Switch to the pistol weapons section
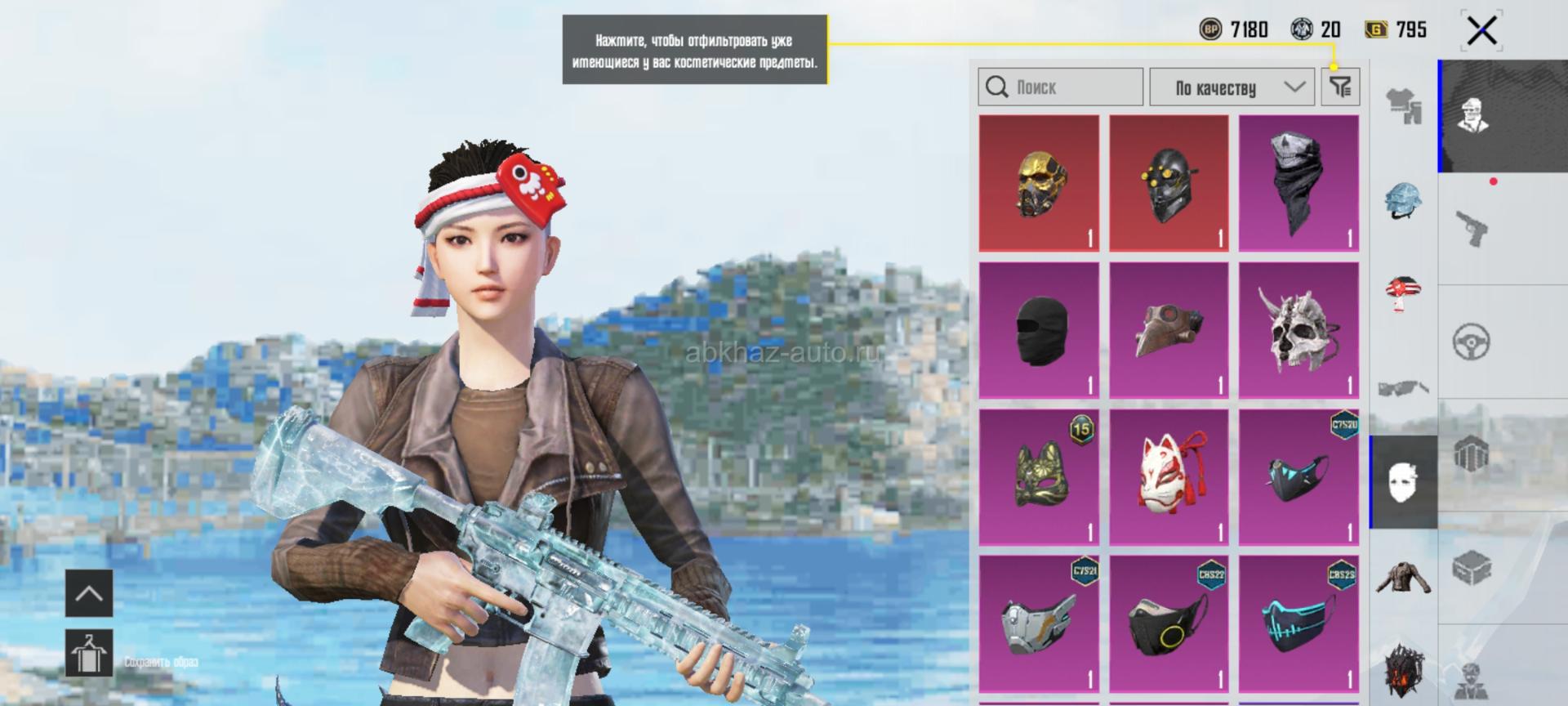The width and height of the screenshot is (1568, 706). pyautogui.click(x=1472, y=228)
